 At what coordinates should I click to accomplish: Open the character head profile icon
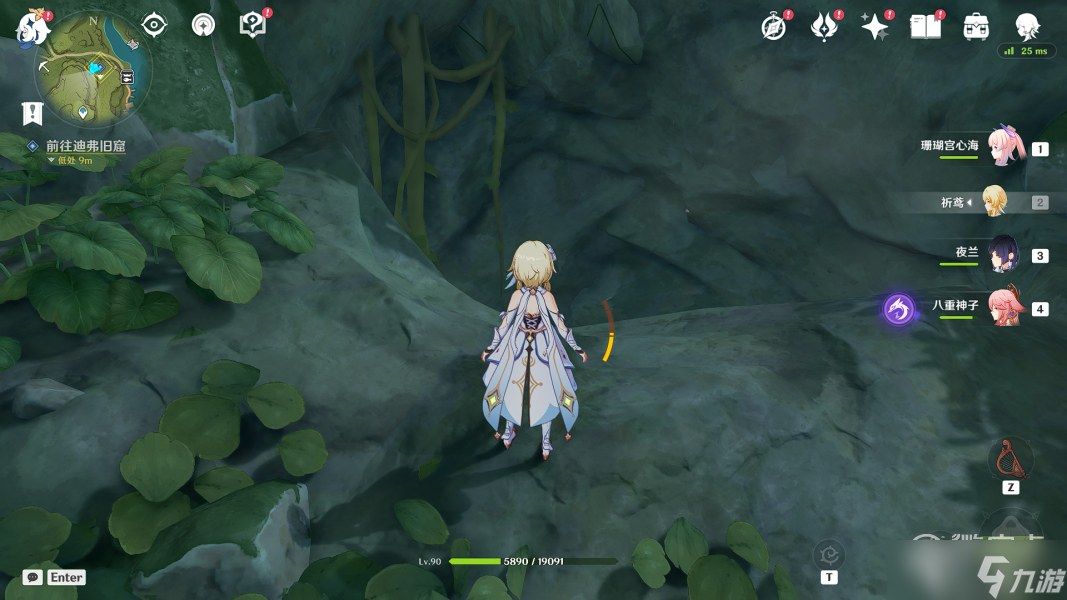pos(1027,27)
